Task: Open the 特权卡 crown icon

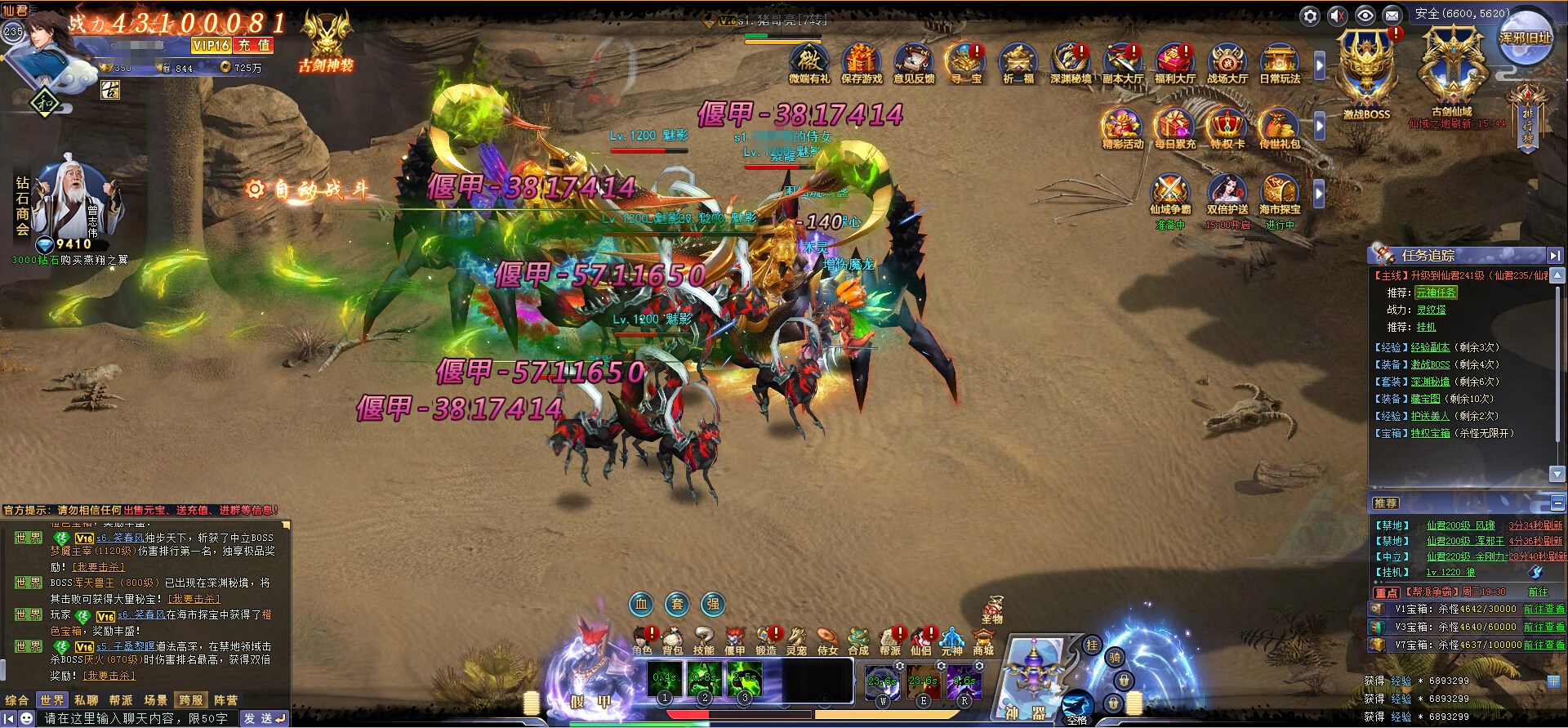Action: [x=1227, y=129]
